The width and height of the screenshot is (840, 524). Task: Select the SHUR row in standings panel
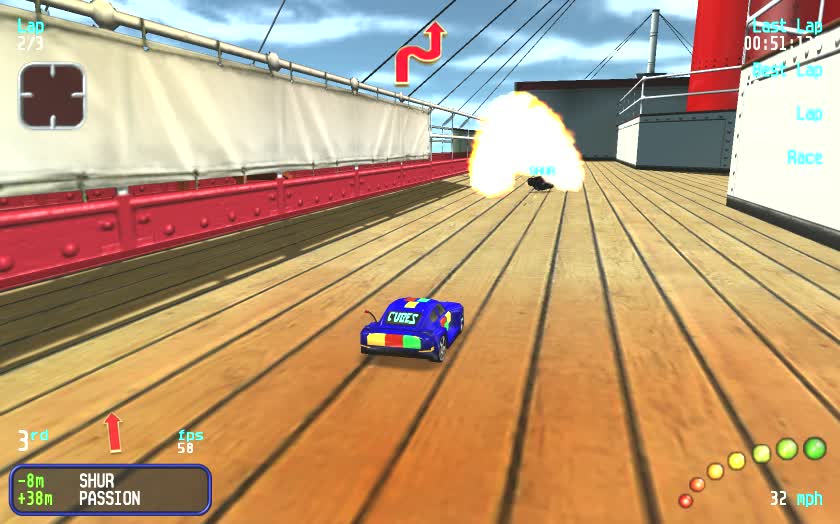[x=110, y=481]
